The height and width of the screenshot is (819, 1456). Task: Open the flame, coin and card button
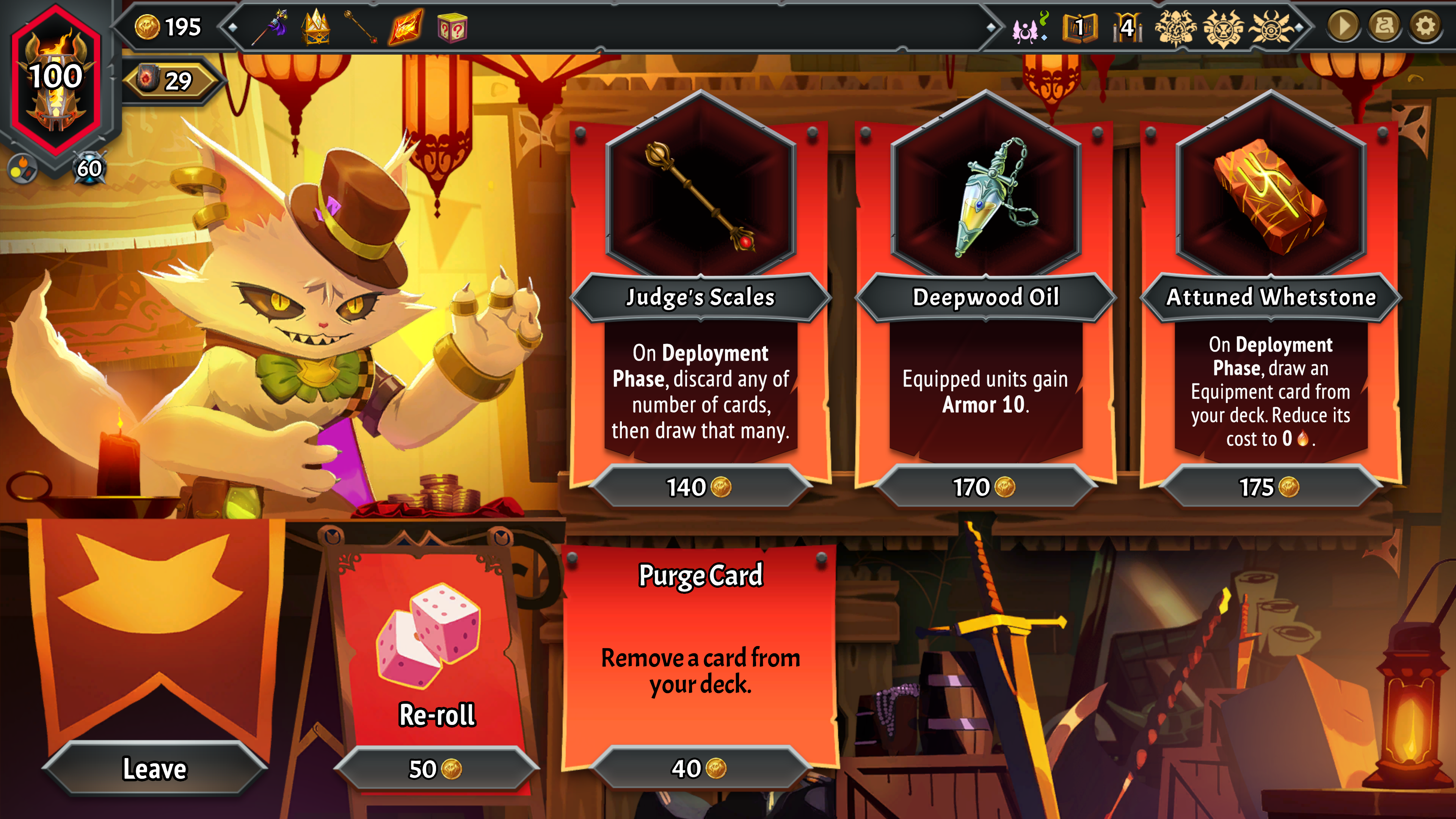point(23,168)
